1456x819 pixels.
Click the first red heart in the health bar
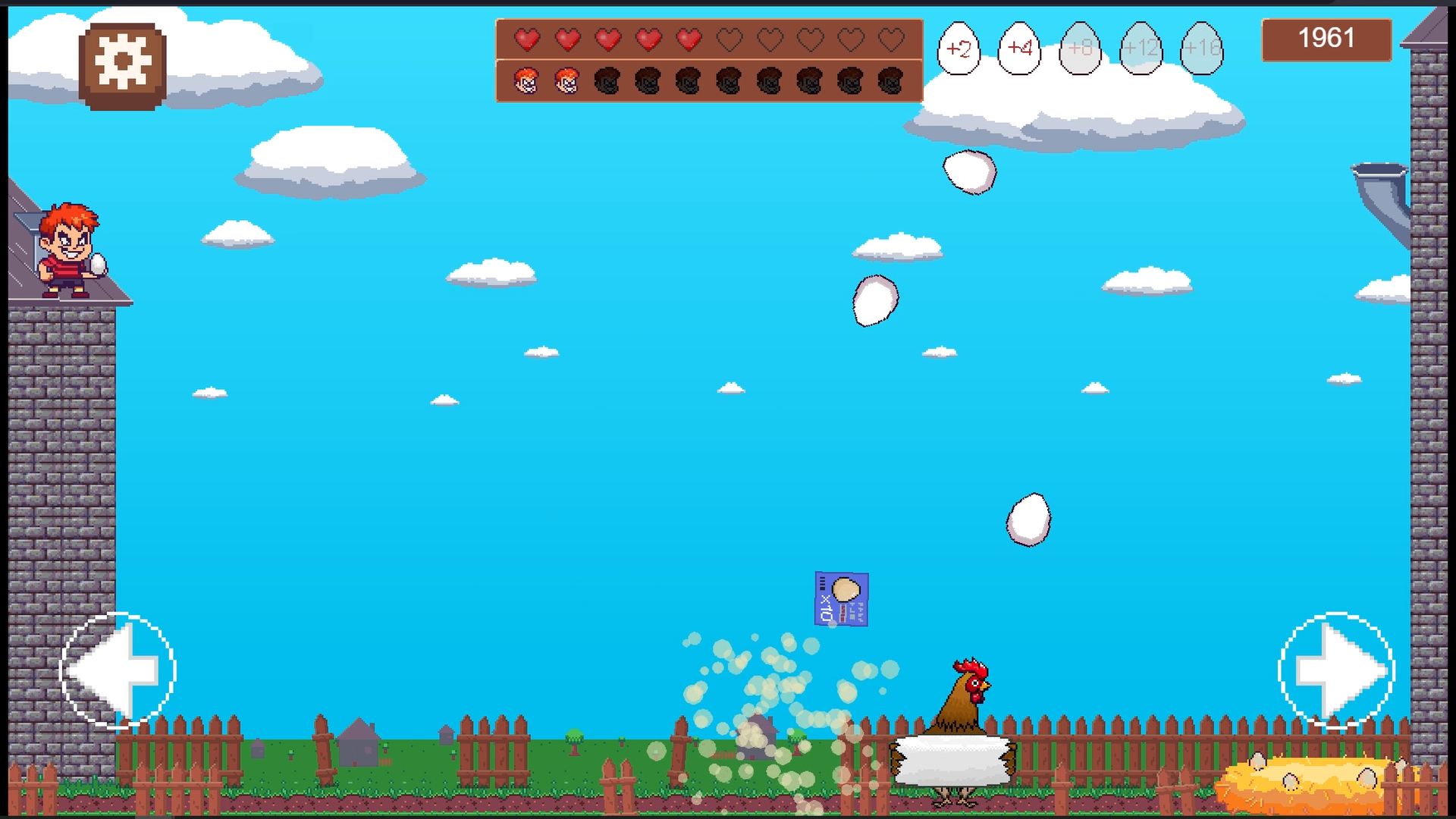coord(526,40)
